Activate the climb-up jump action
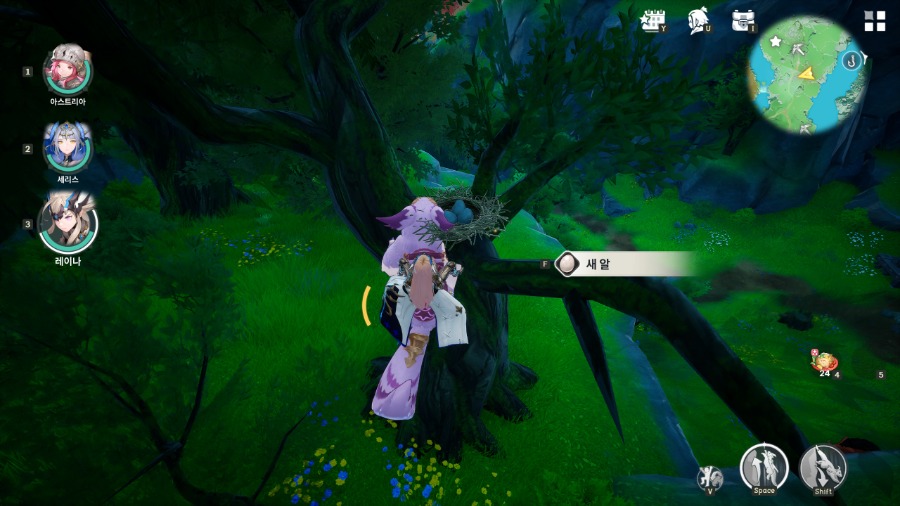 (764, 466)
